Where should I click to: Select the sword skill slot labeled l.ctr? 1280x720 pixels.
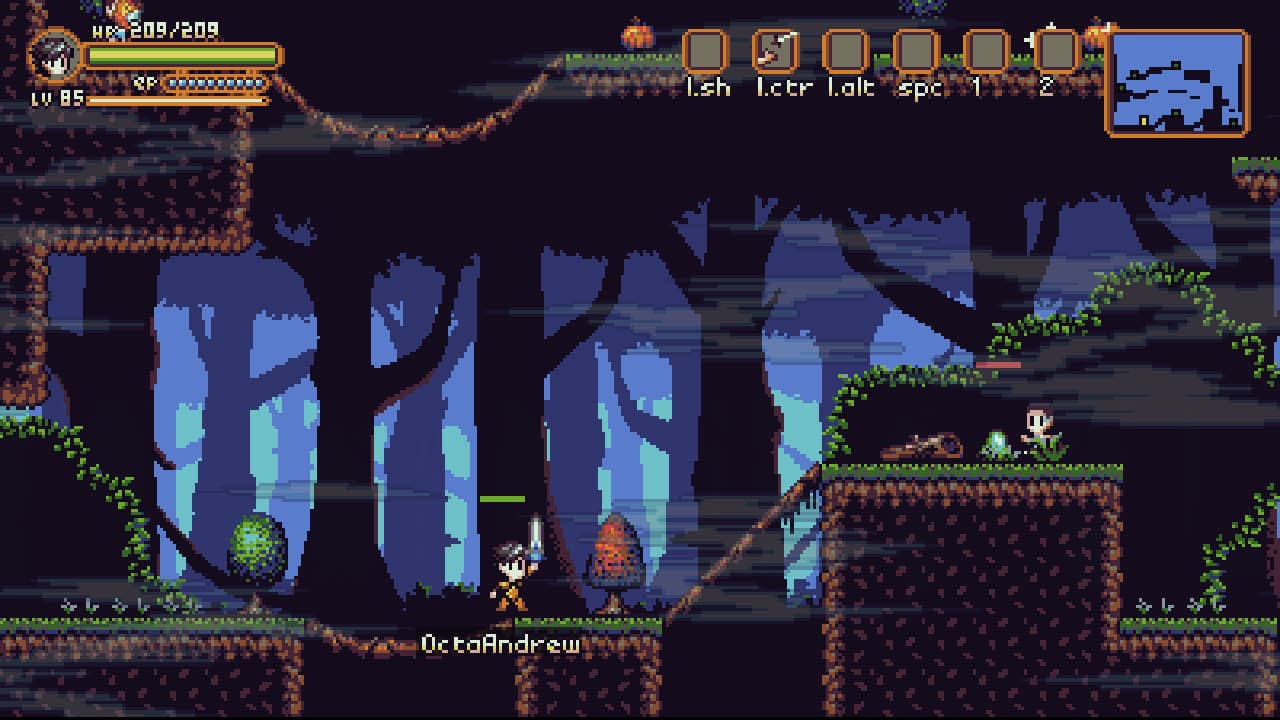click(x=775, y=51)
